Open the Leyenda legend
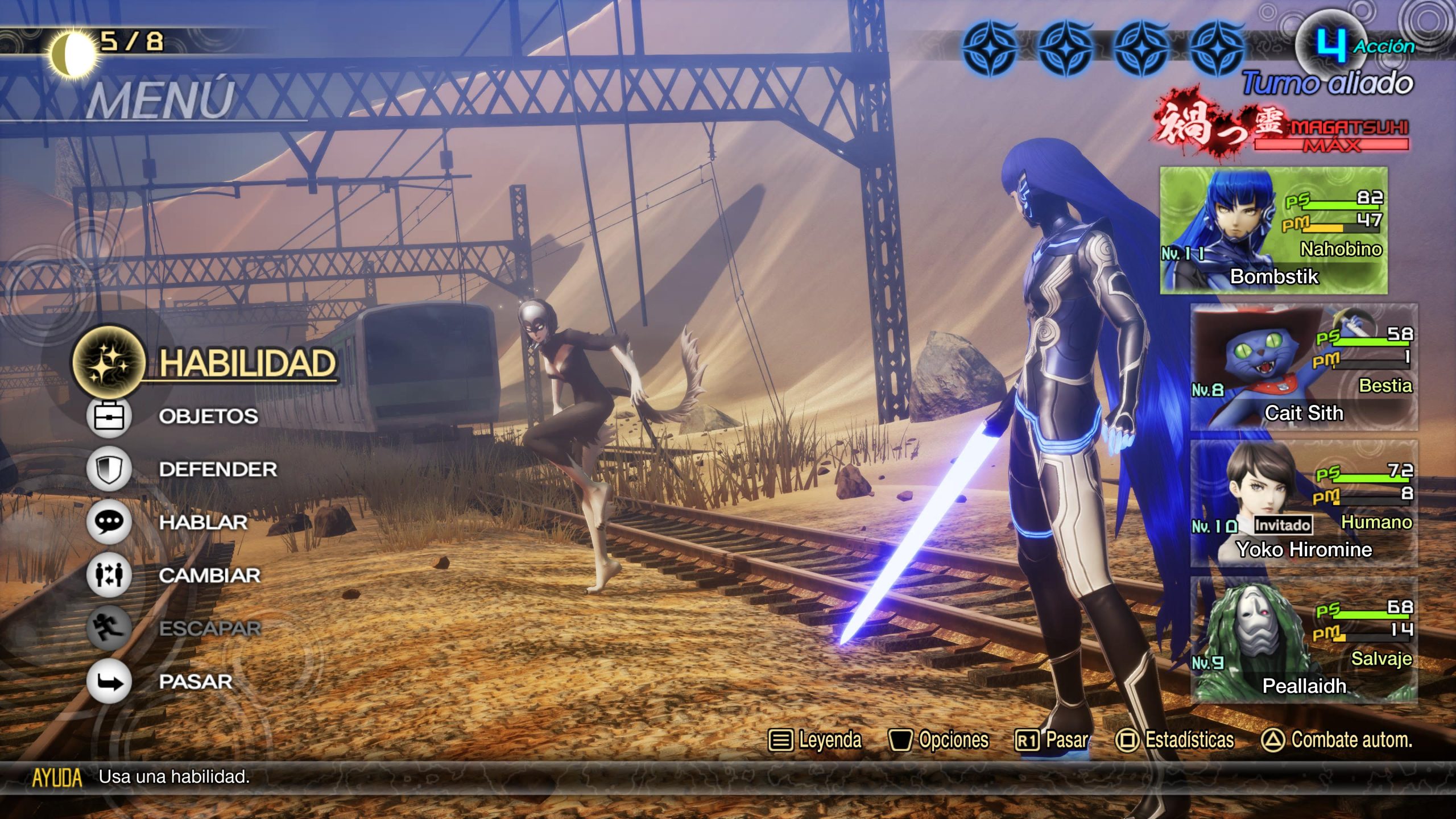1456x819 pixels. (x=816, y=740)
